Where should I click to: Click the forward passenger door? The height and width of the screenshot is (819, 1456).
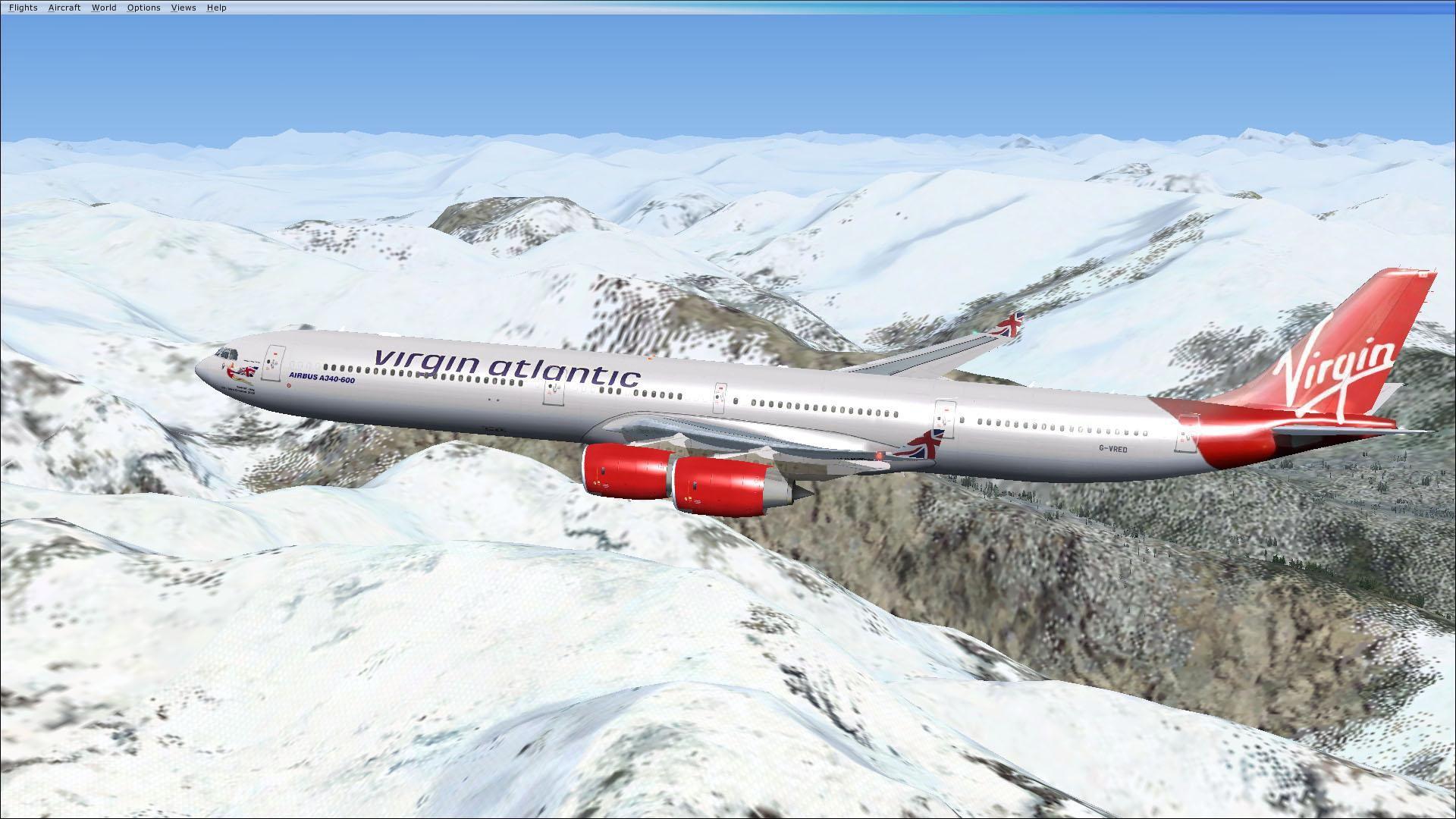[273, 362]
